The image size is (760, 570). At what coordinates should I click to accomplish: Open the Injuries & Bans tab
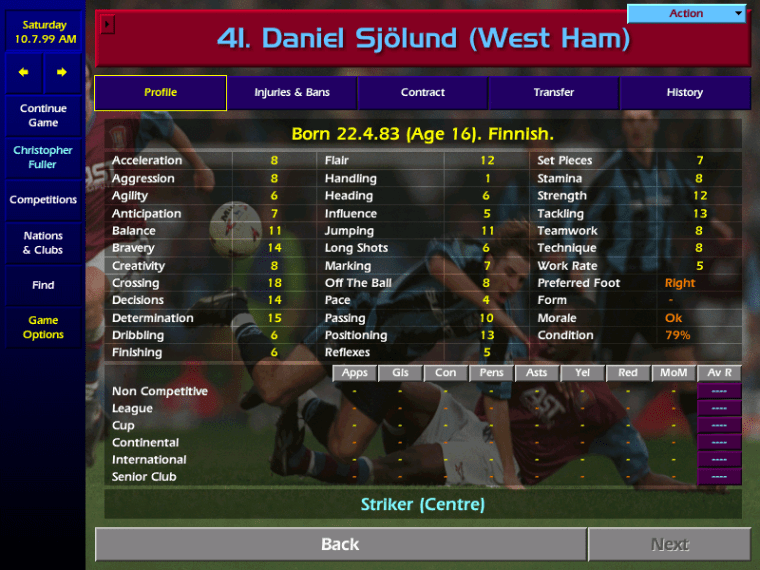(x=292, y=93)
